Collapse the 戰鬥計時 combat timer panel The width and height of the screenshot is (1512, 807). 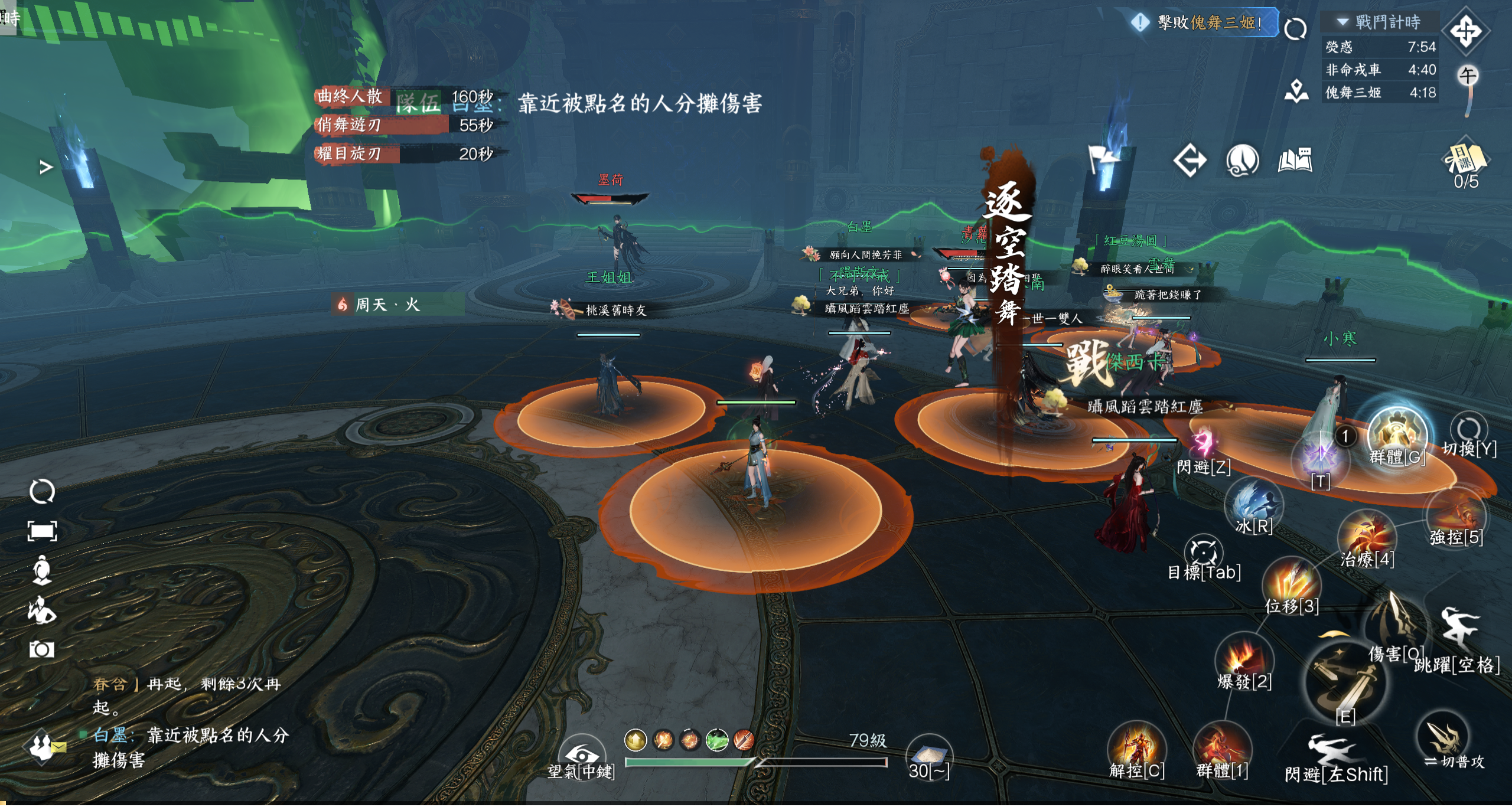point(1342,22)
